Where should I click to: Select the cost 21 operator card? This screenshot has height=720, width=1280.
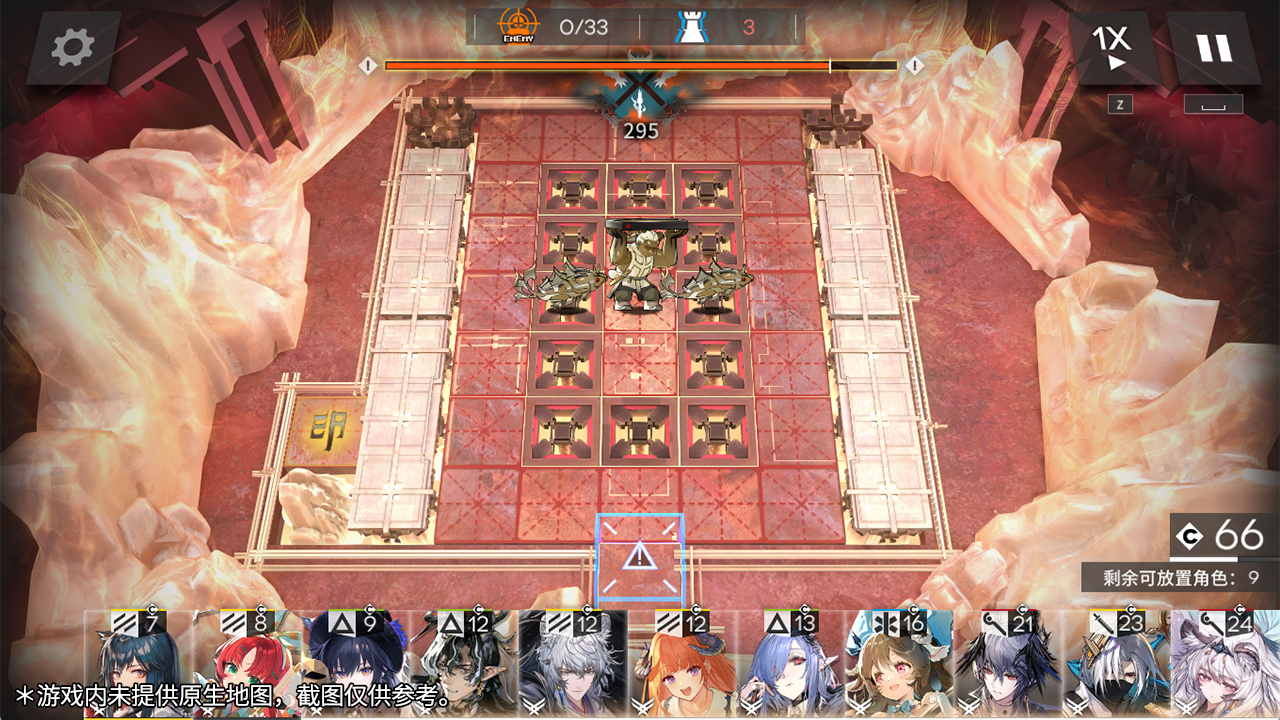(x=1008, y=665)
